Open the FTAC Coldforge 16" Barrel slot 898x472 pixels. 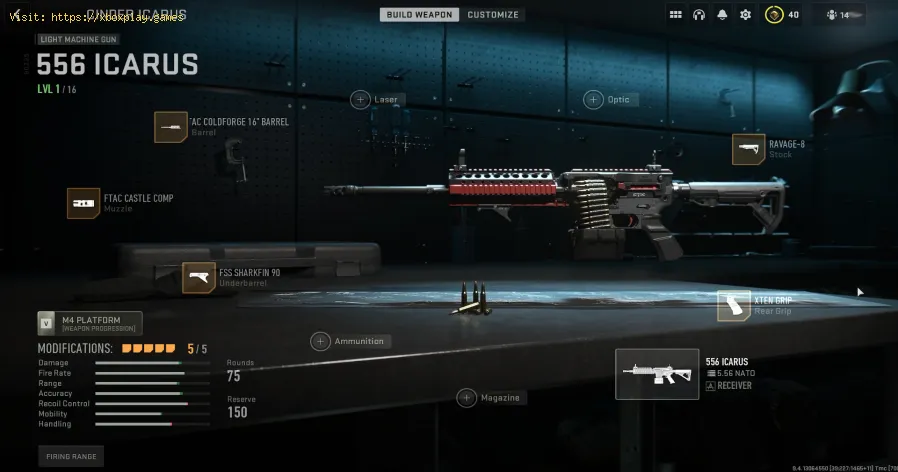(x=171, y=127)
